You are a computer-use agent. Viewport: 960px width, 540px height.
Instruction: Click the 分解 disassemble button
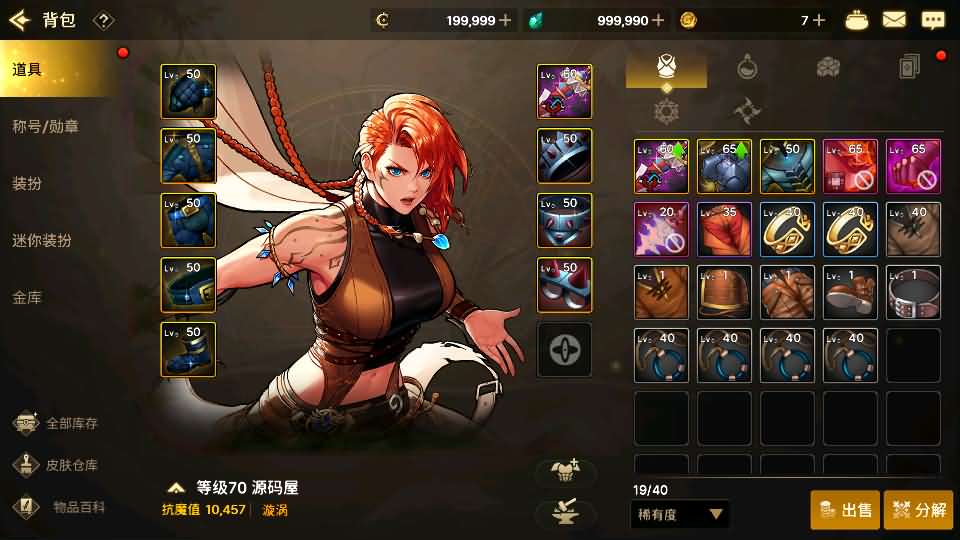point(918,510)
